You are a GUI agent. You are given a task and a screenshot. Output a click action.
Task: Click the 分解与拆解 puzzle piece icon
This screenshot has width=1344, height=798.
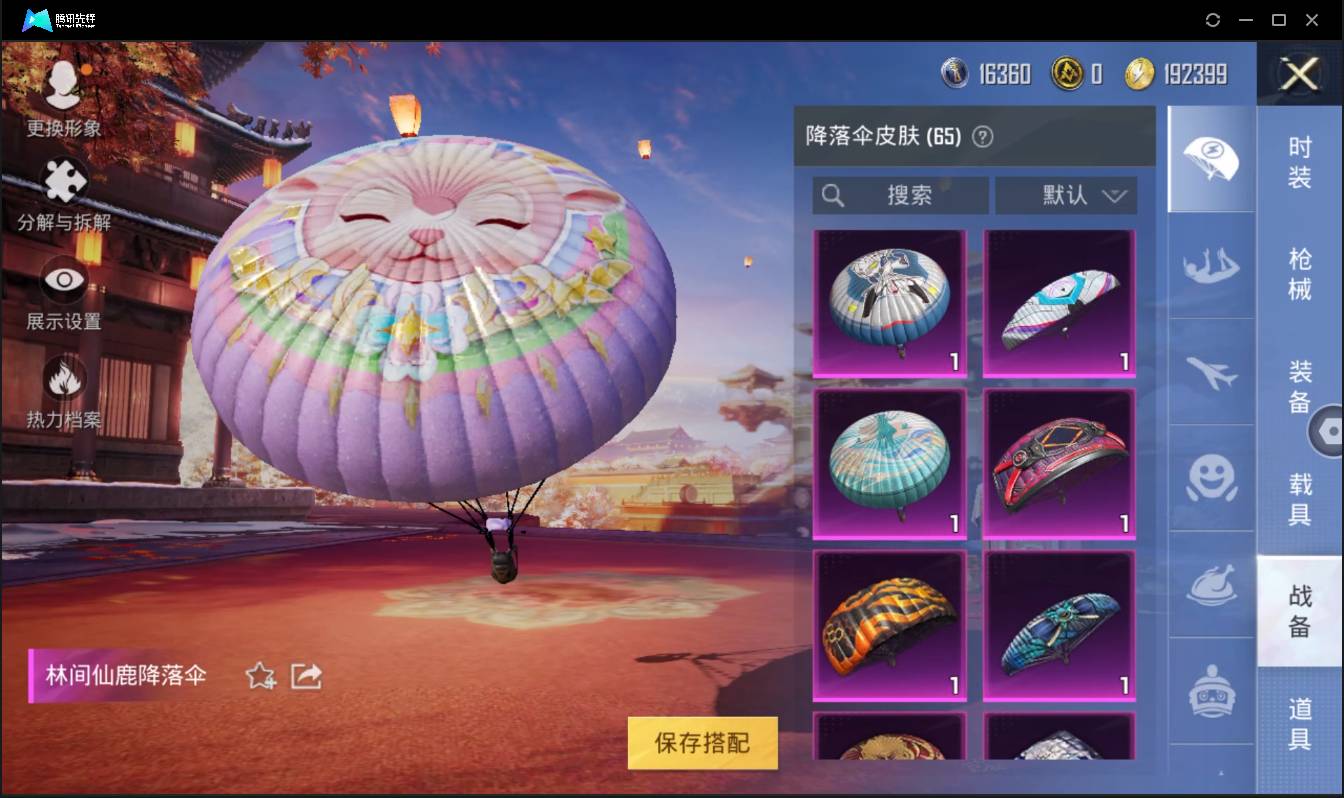pos(64,182)
